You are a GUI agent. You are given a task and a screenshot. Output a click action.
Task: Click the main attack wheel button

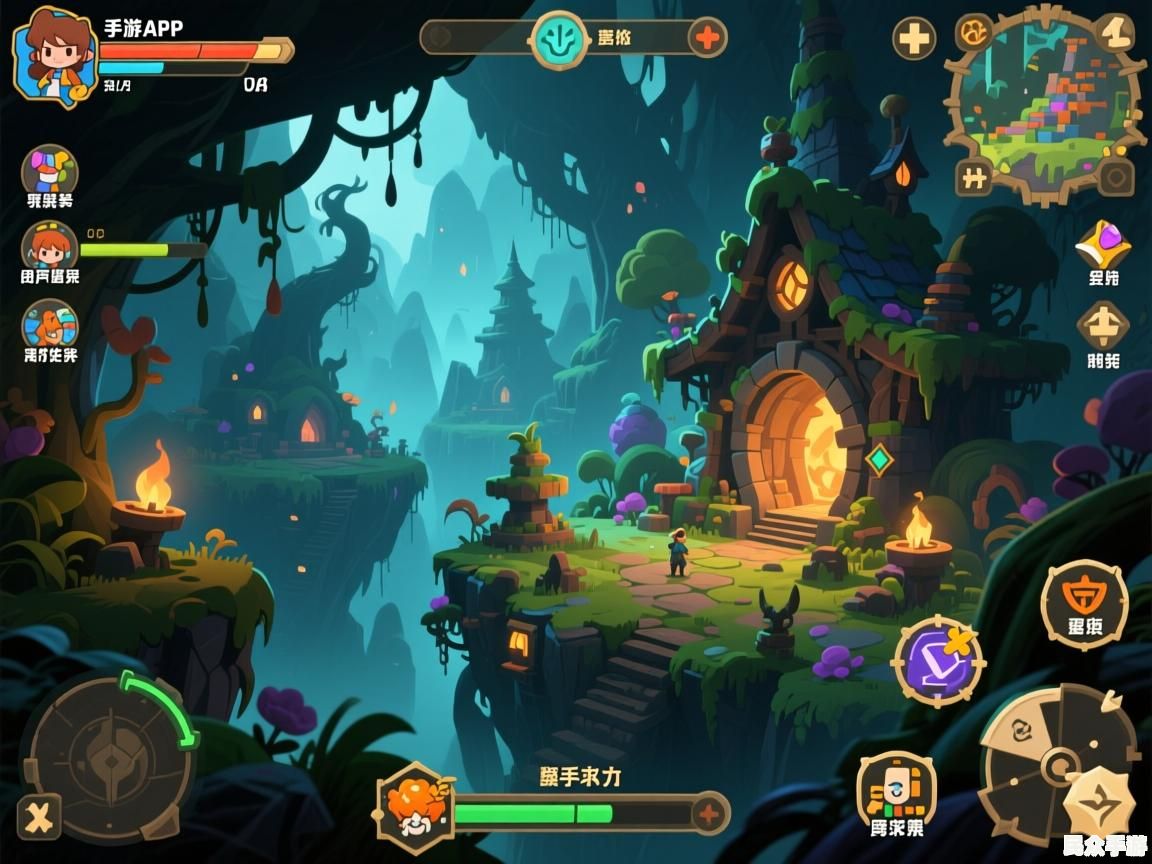(1058, 765)
